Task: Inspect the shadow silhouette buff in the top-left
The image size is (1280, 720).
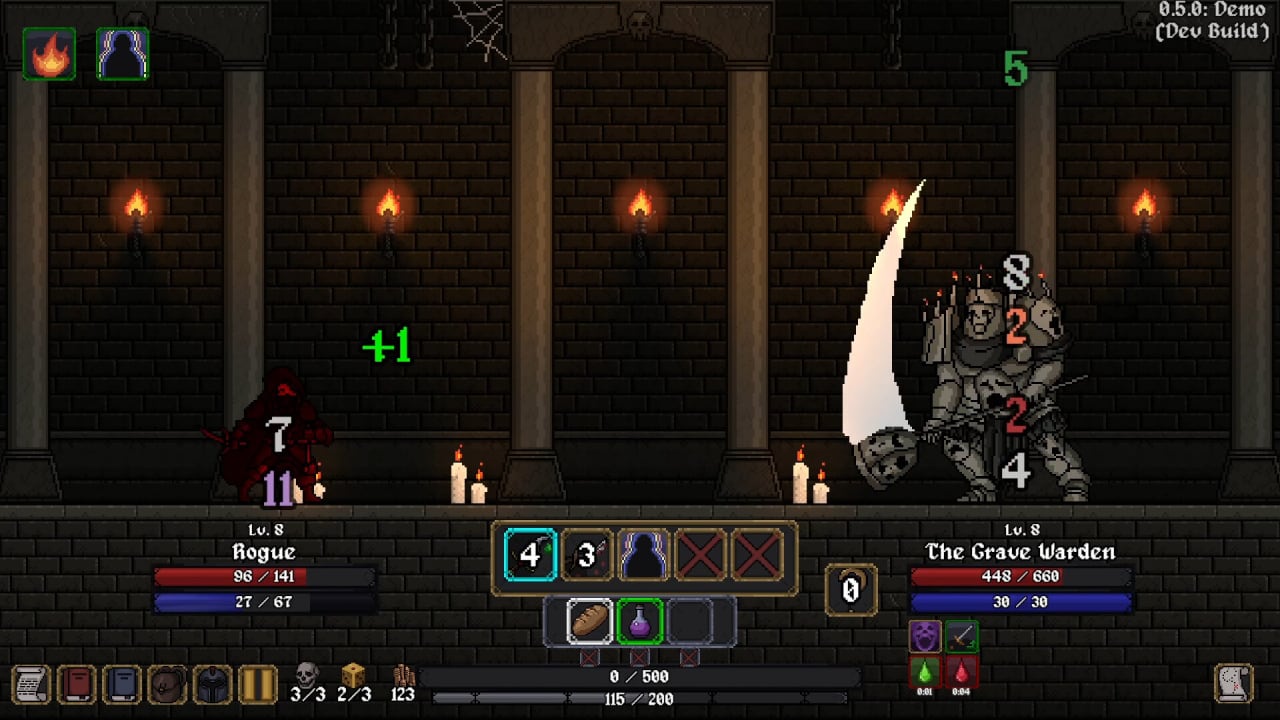Action: pos(123,54)
